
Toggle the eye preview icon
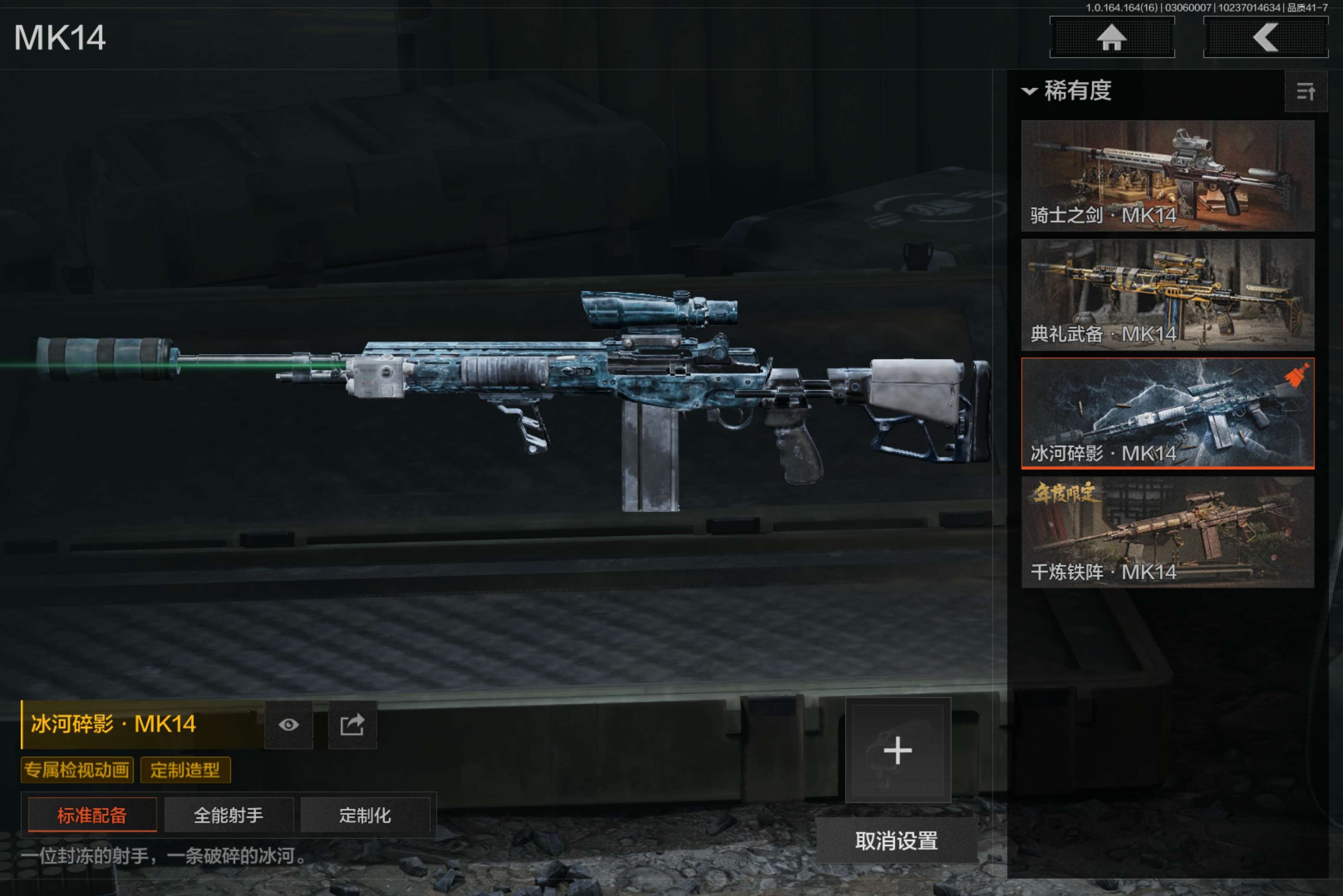tap(289, 724)
